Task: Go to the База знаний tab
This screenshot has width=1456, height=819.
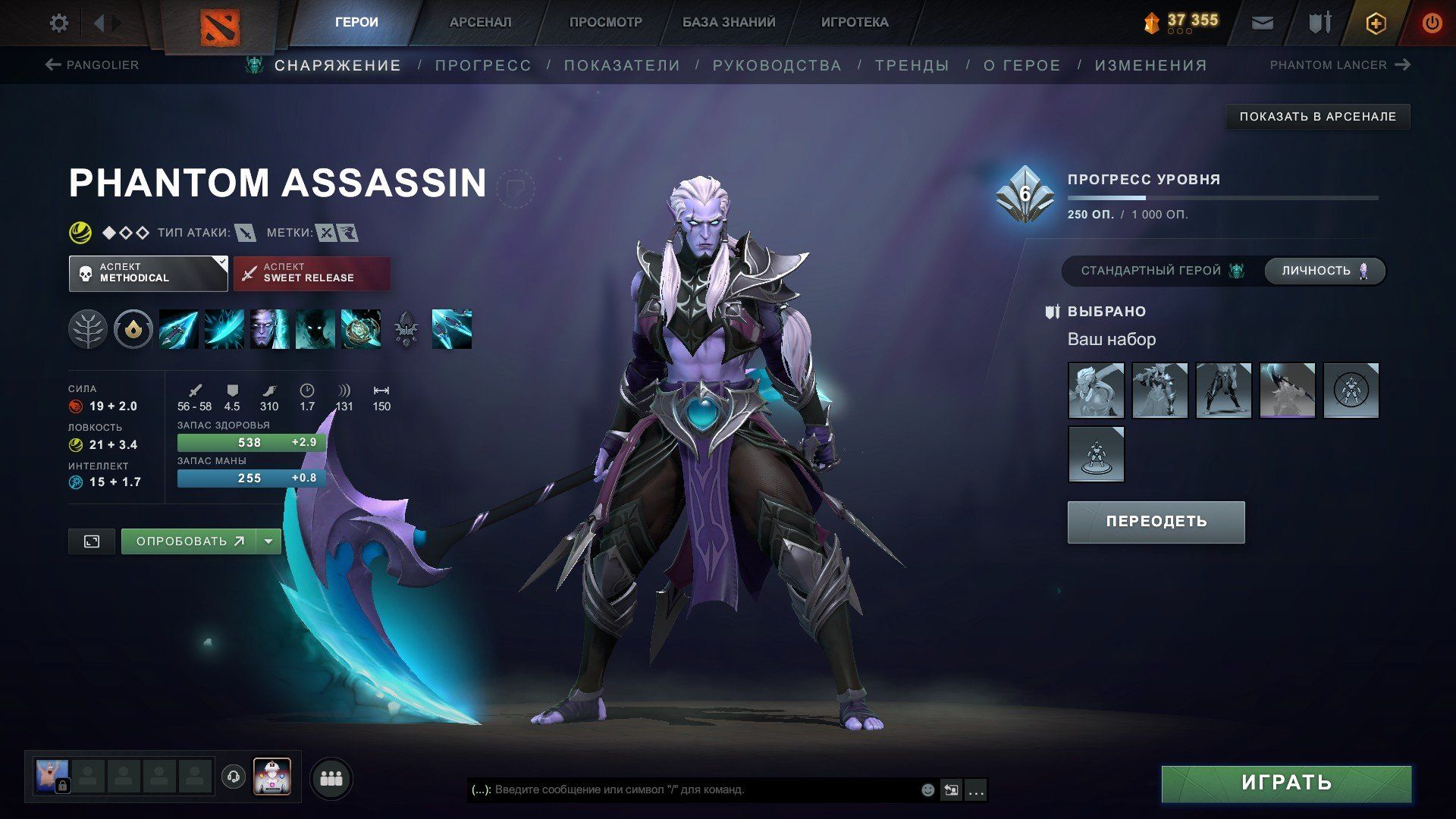Action: [728, 23]
